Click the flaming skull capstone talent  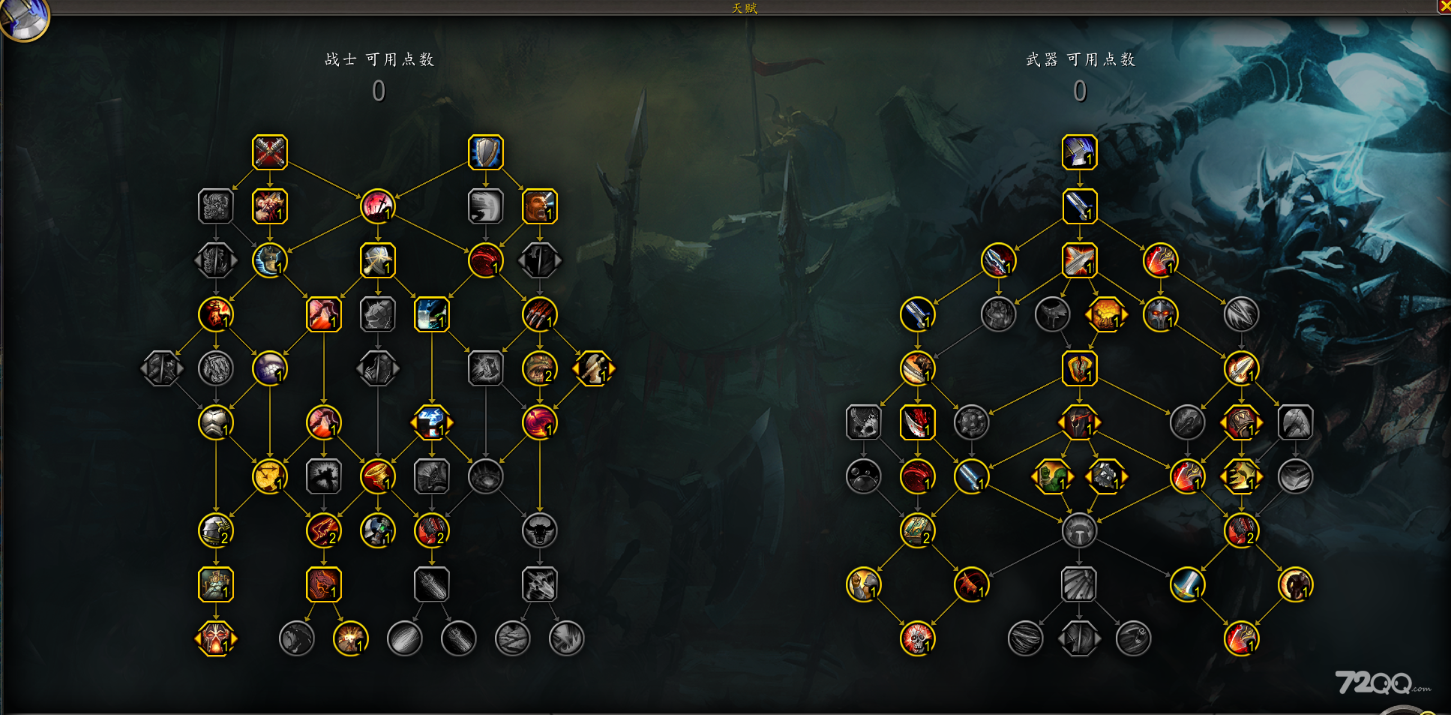coord(918,639)
